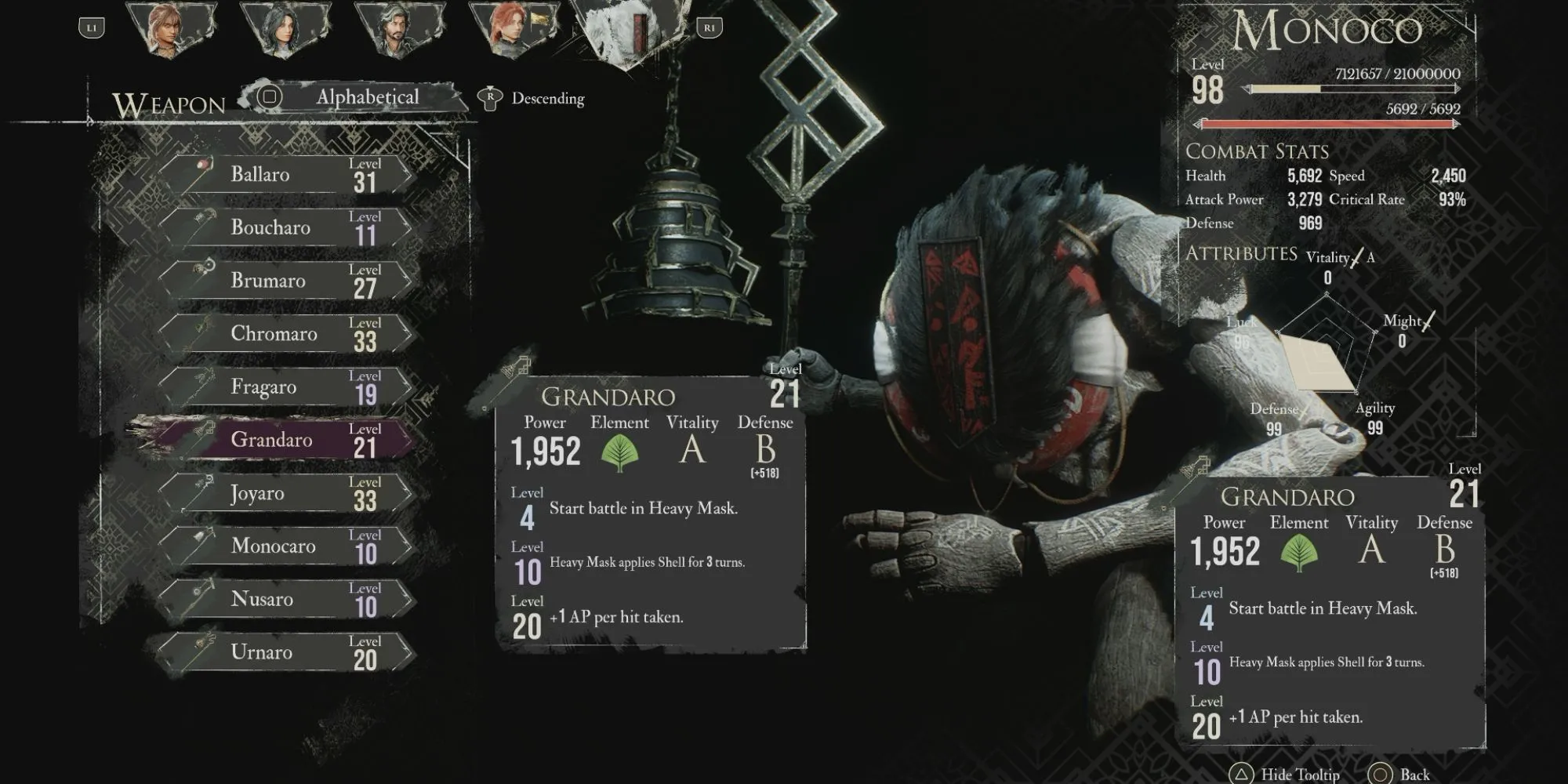The width and height of the screenshot is (1568, 784).
Task: Open the bearded man's character tab
Action: [396, 30]
